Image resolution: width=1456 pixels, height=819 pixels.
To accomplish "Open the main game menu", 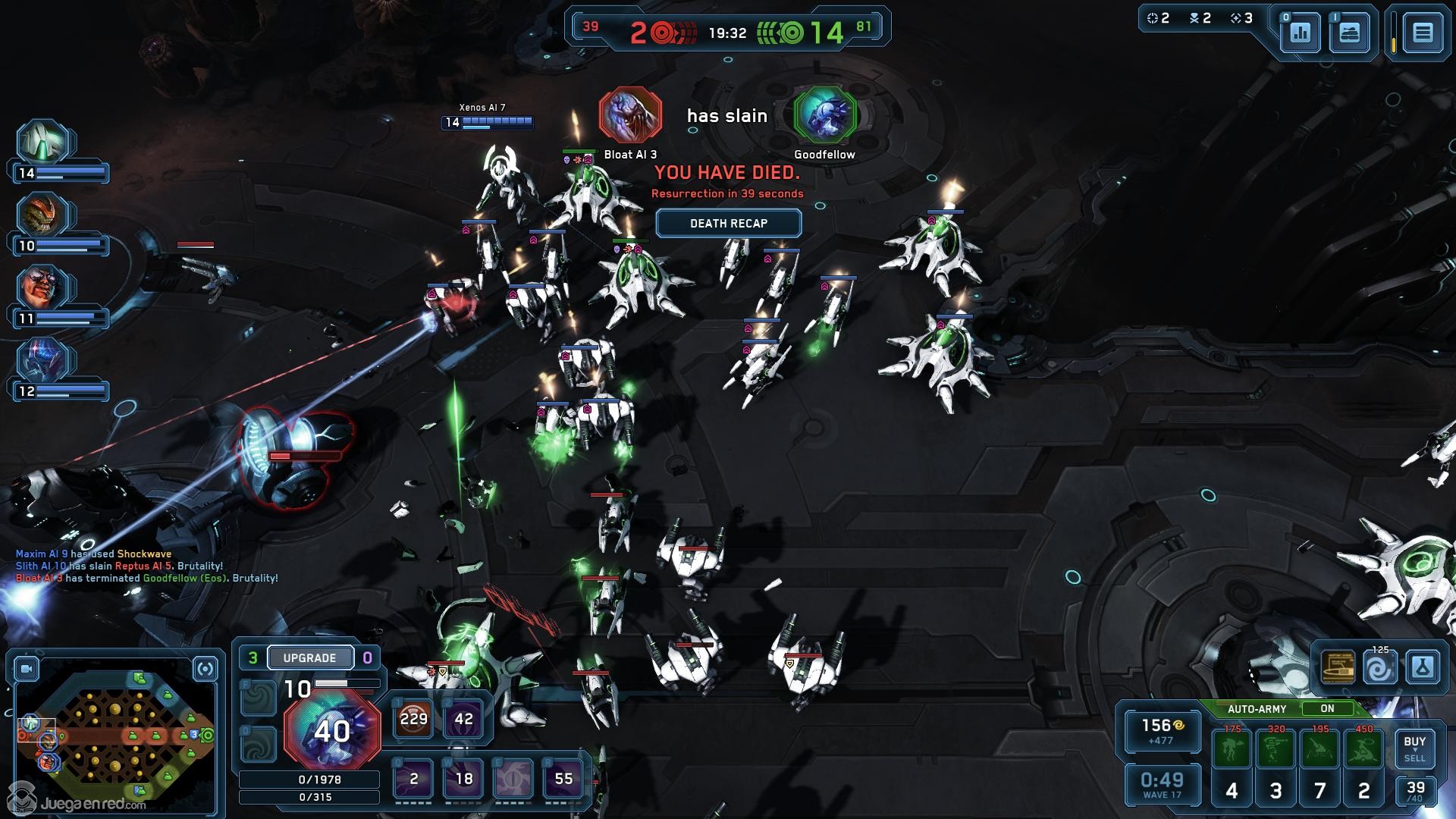I will click(1423, 33).
